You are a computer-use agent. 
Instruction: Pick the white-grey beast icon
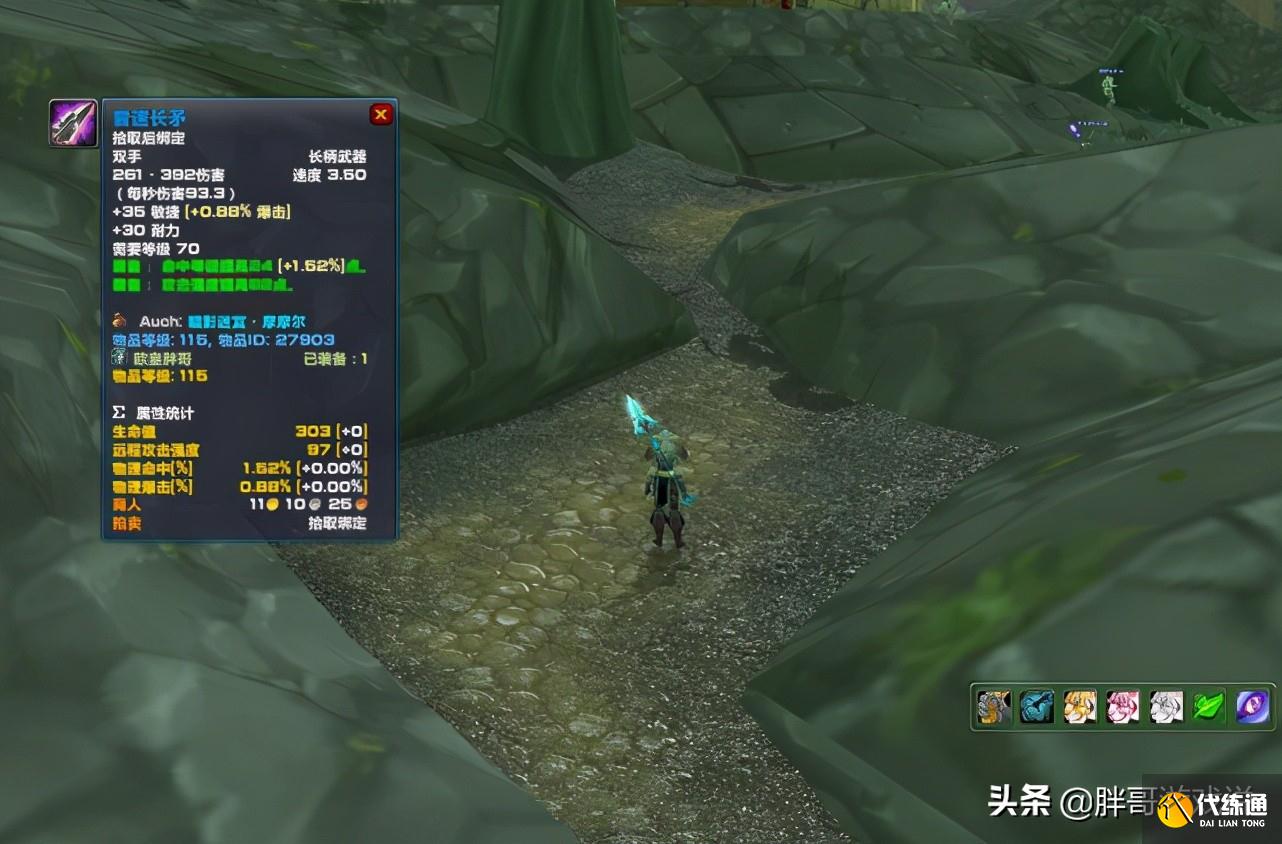(1166, 707)
